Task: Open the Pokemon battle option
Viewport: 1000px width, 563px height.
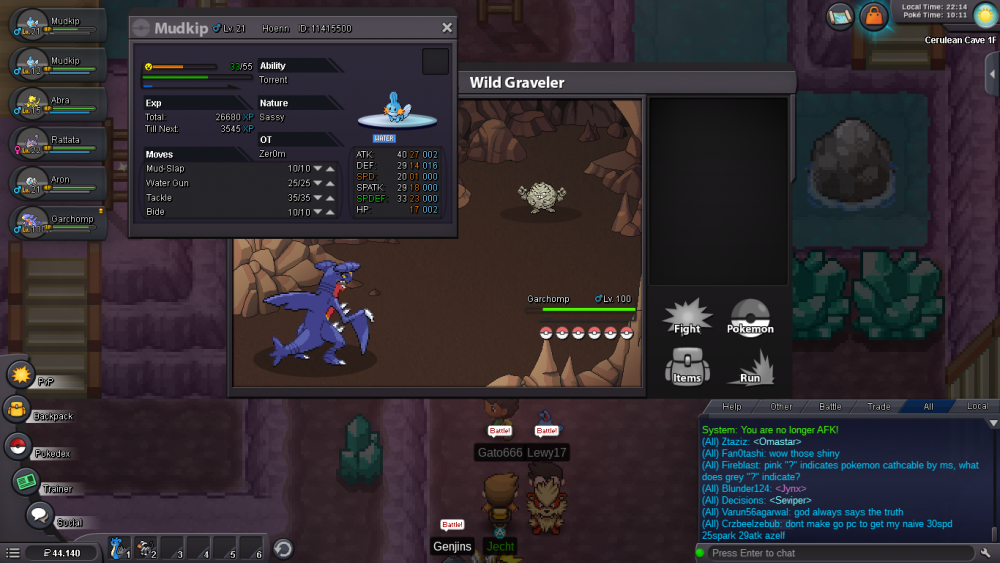Action: [x=750, y=317]
